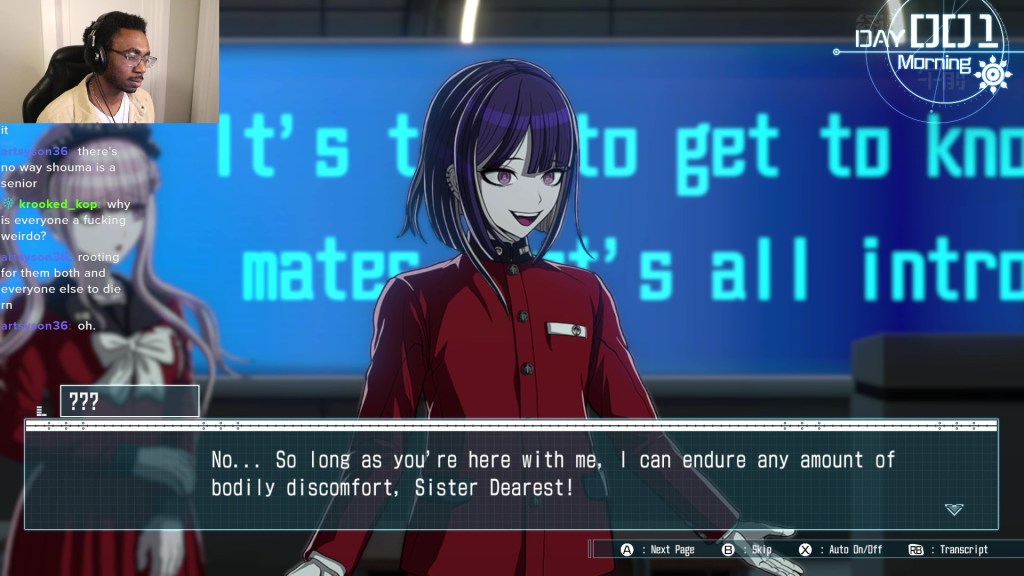Open krooked_kop's username in stream chat
Screen dimensions: 1024x576
[x=59, y=204]
